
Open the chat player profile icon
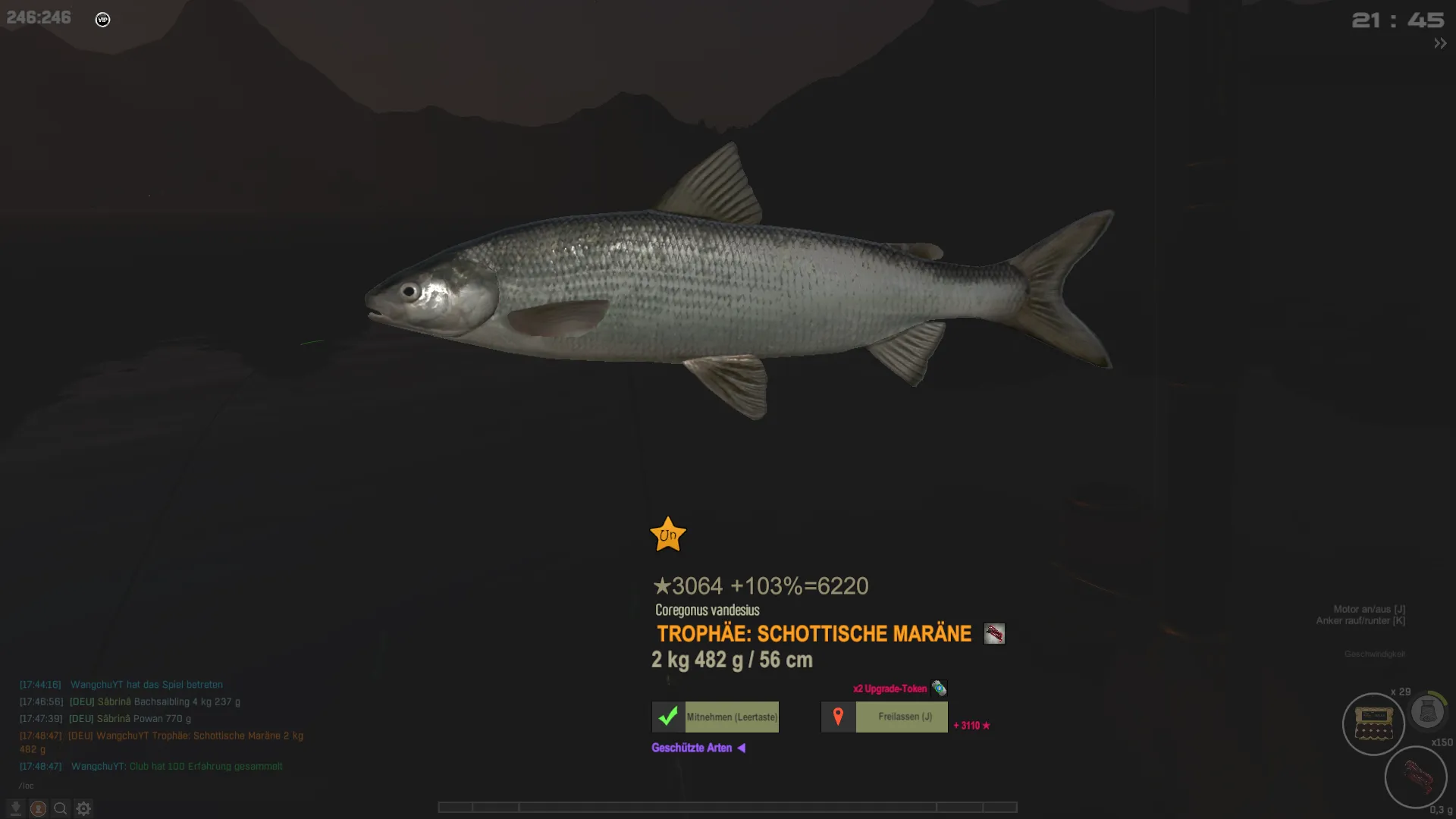tap(38, 808)
